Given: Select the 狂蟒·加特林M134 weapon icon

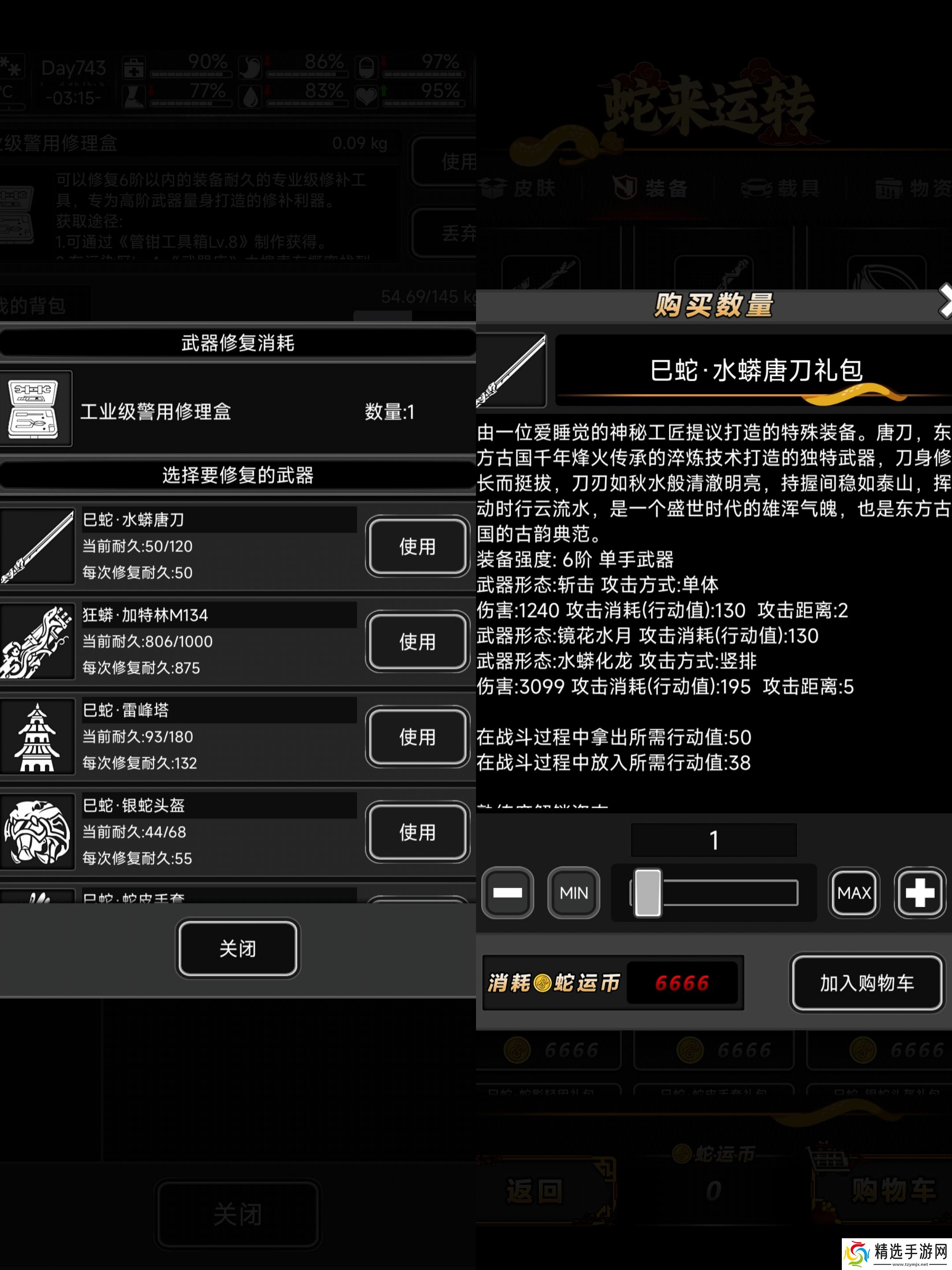Looking at the screenshot, I should click(37, 641).
